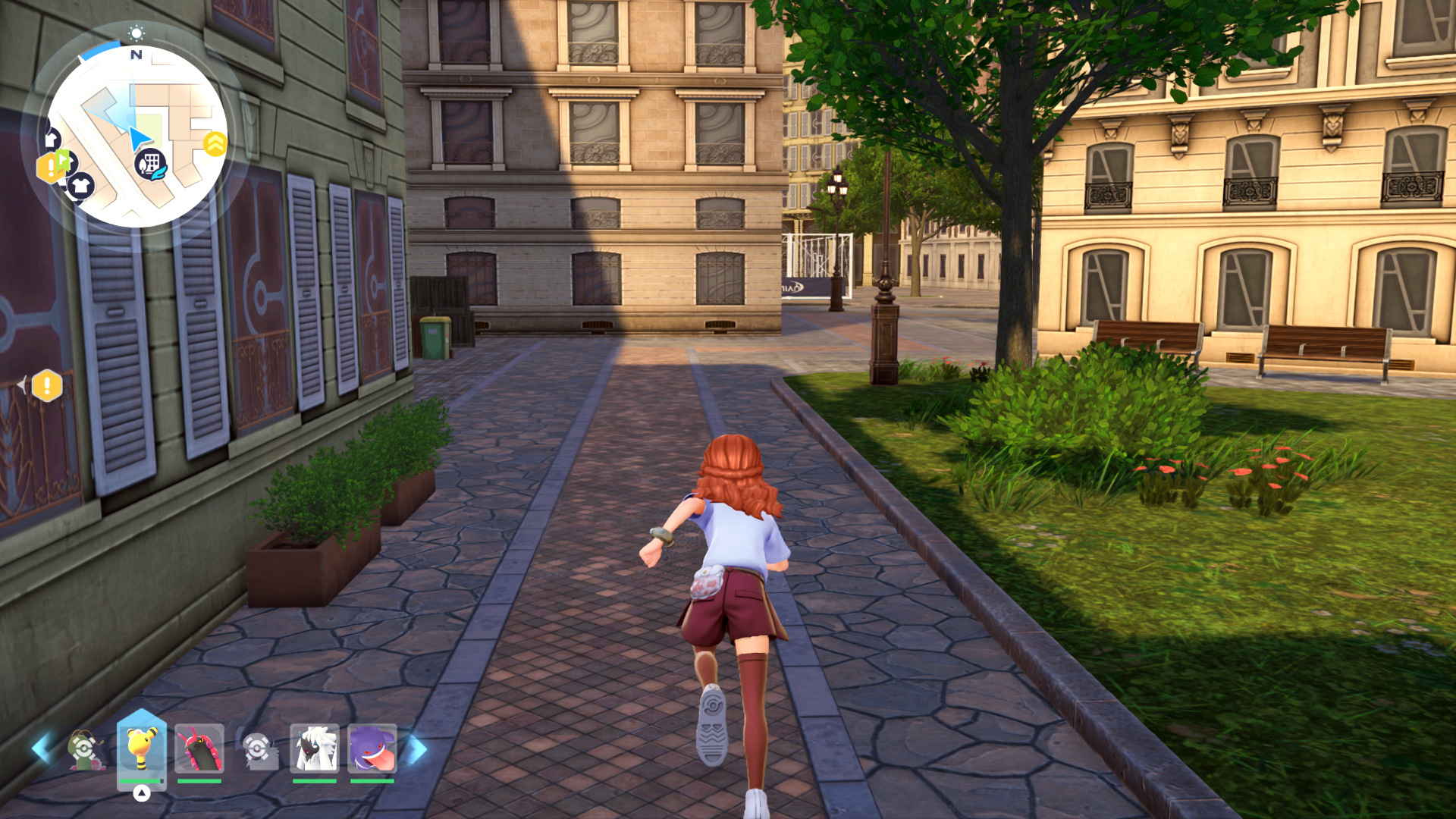
Task: Select the white-furred Pokémon party slot
Action: pos(315,748)
